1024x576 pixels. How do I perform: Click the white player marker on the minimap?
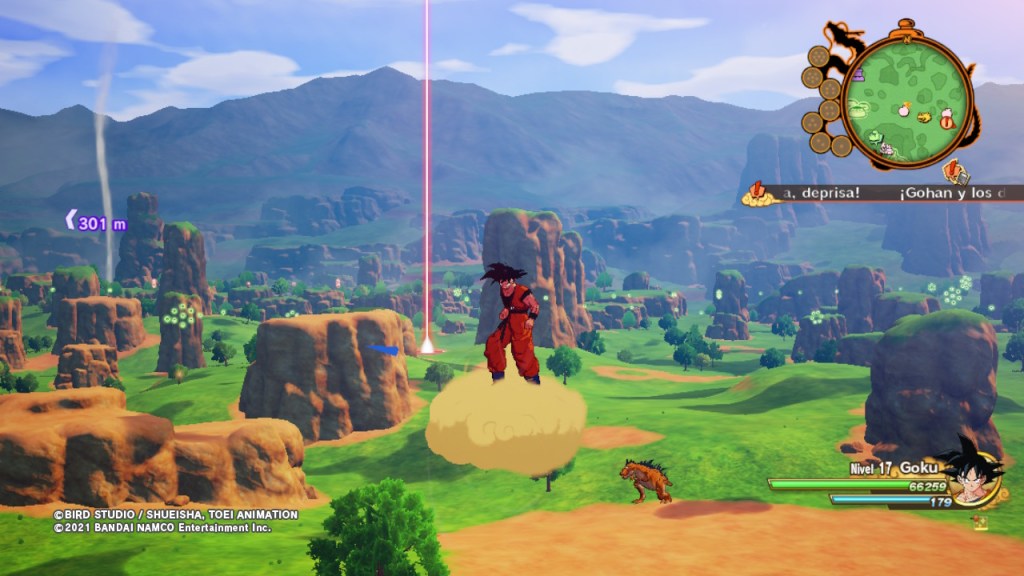coord(902,109)
